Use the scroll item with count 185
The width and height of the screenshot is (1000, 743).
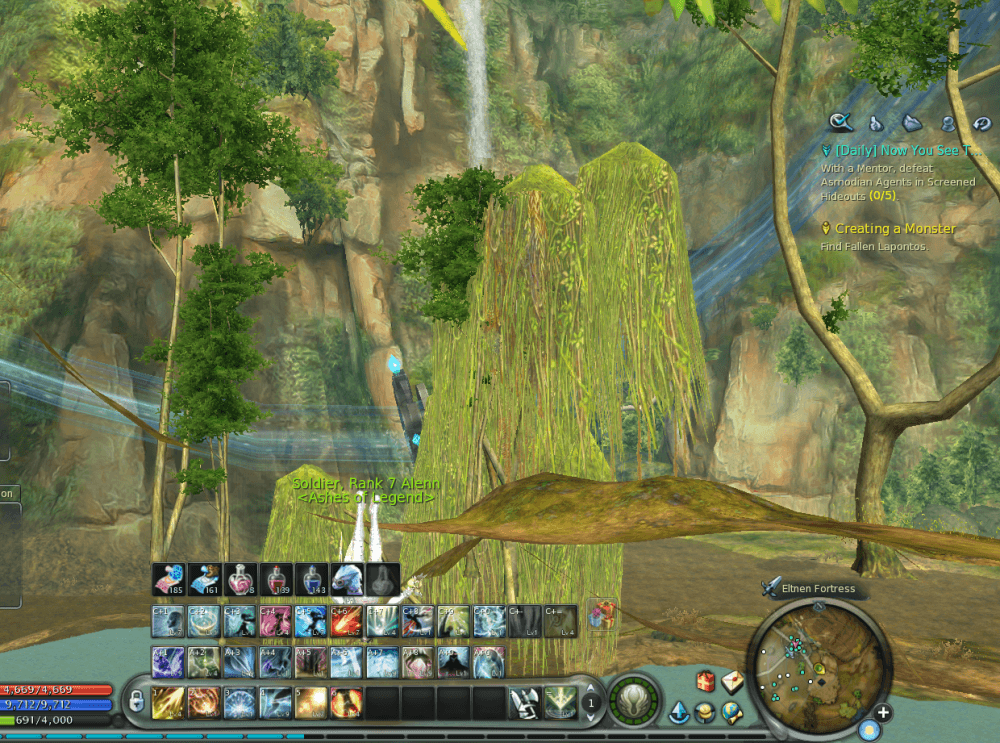point(167,580)
